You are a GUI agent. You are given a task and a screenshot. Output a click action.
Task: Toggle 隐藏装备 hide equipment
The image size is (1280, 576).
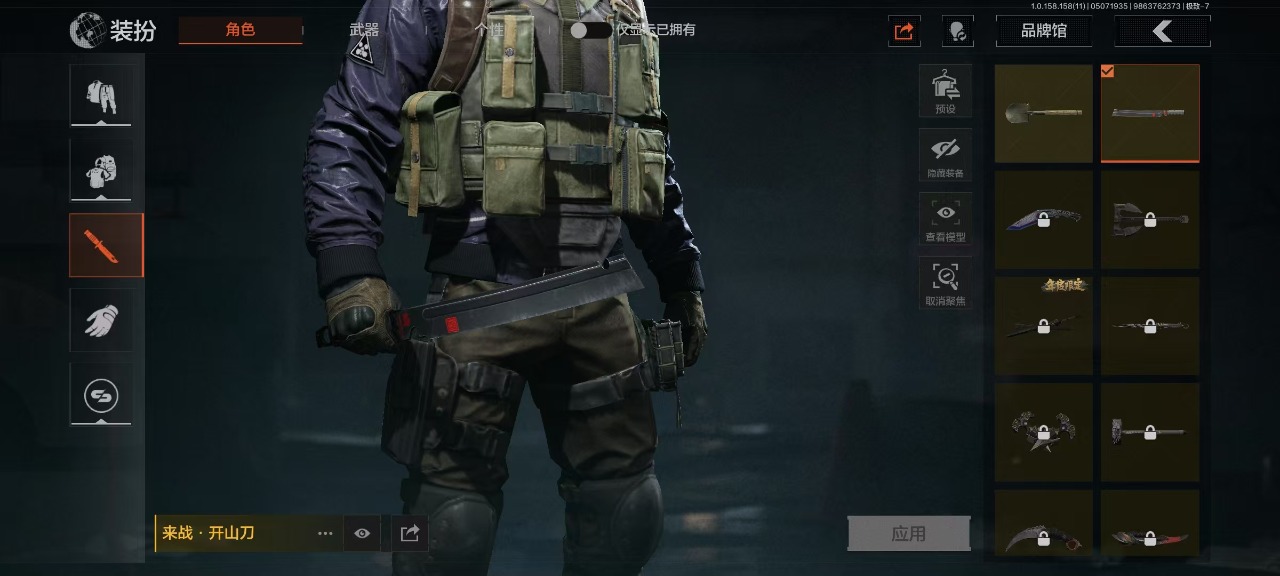[x=945, y=155]
